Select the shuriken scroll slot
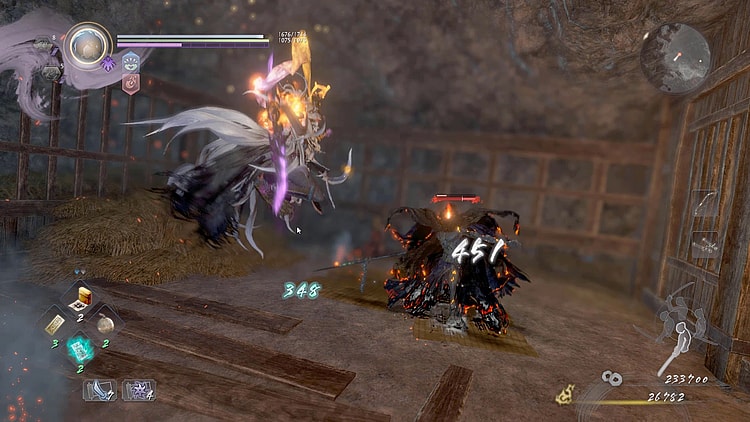Viewport: 750px width, 422px height. (x=137, y=389)
